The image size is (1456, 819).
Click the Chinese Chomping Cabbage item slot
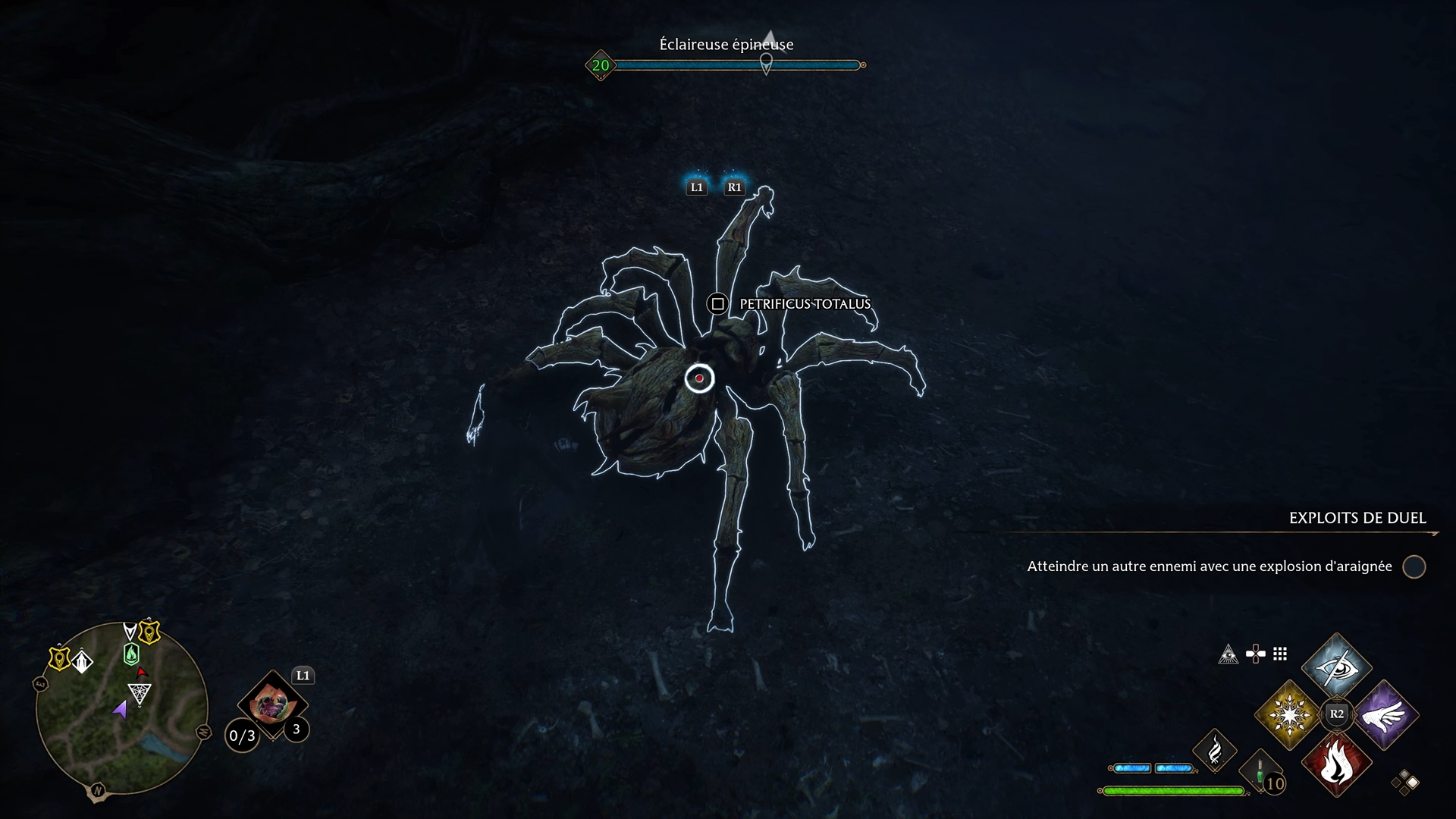tap(273, 704)
